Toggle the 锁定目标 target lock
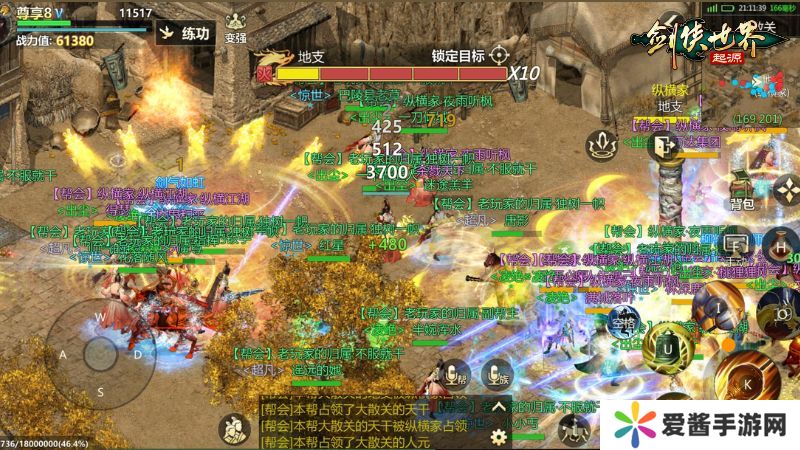Viewport: 800px width, 450px height. pyautogui.click(x=499, y=55)
